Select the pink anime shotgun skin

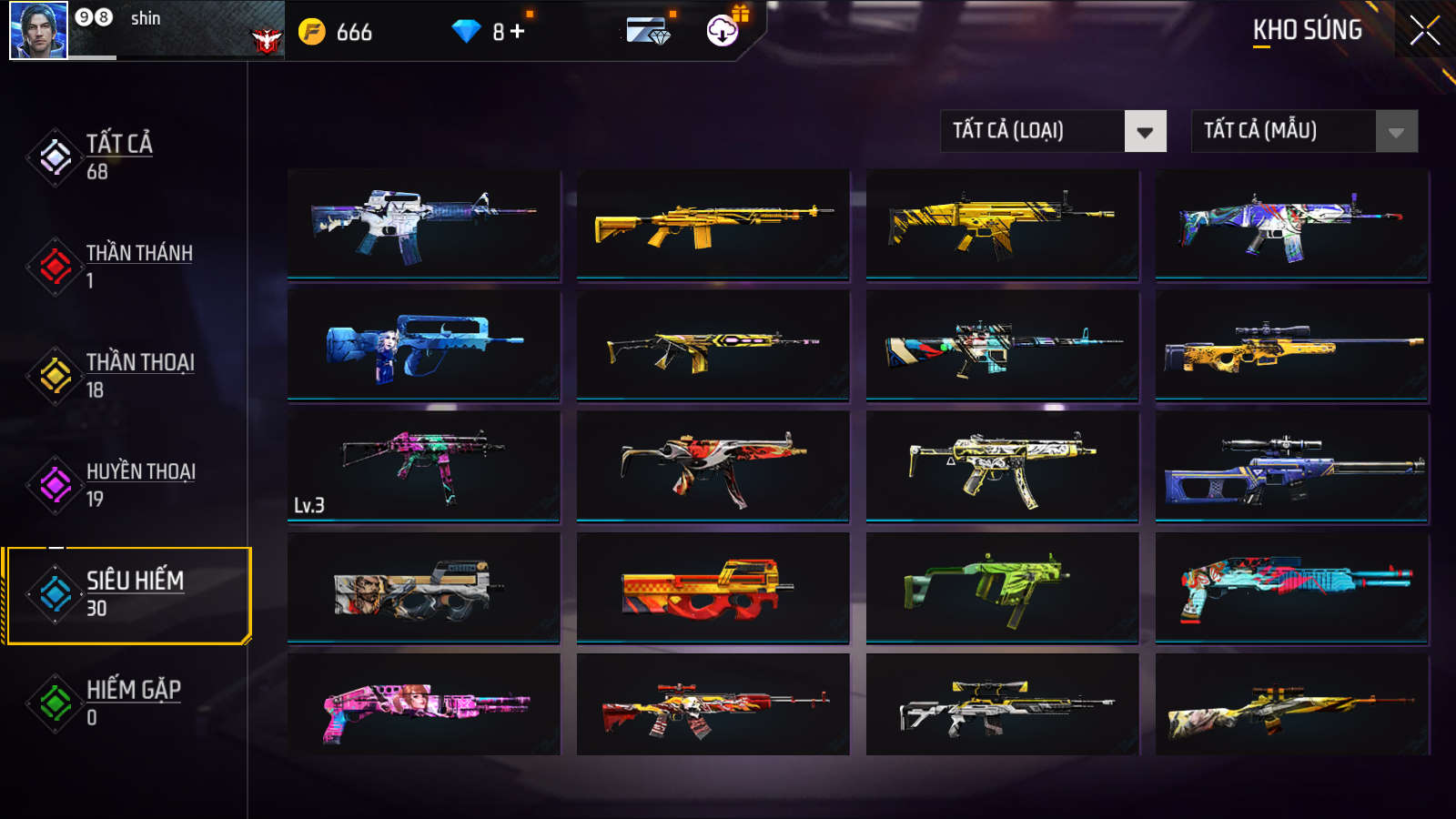[423, 707]
